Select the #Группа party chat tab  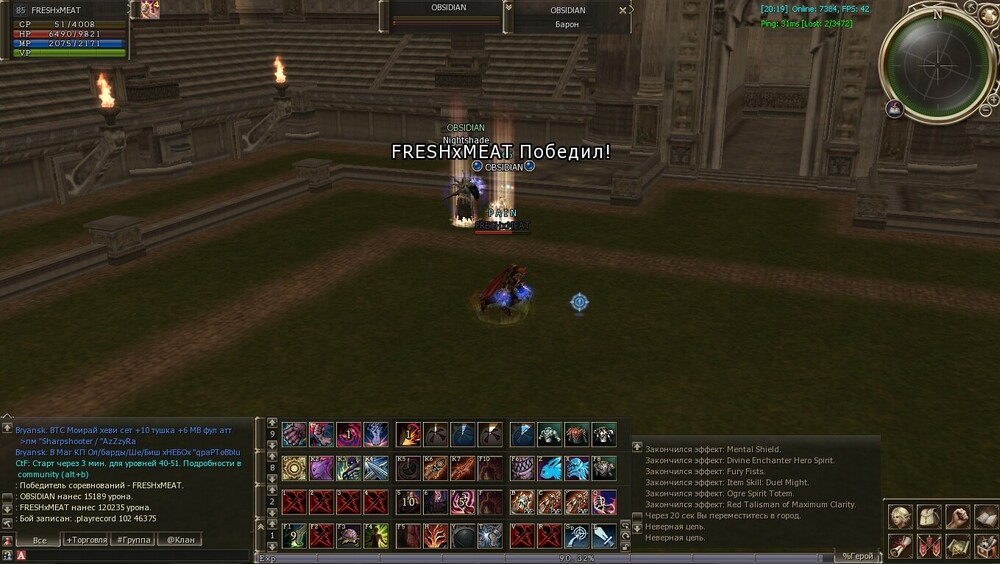point(134,540)
